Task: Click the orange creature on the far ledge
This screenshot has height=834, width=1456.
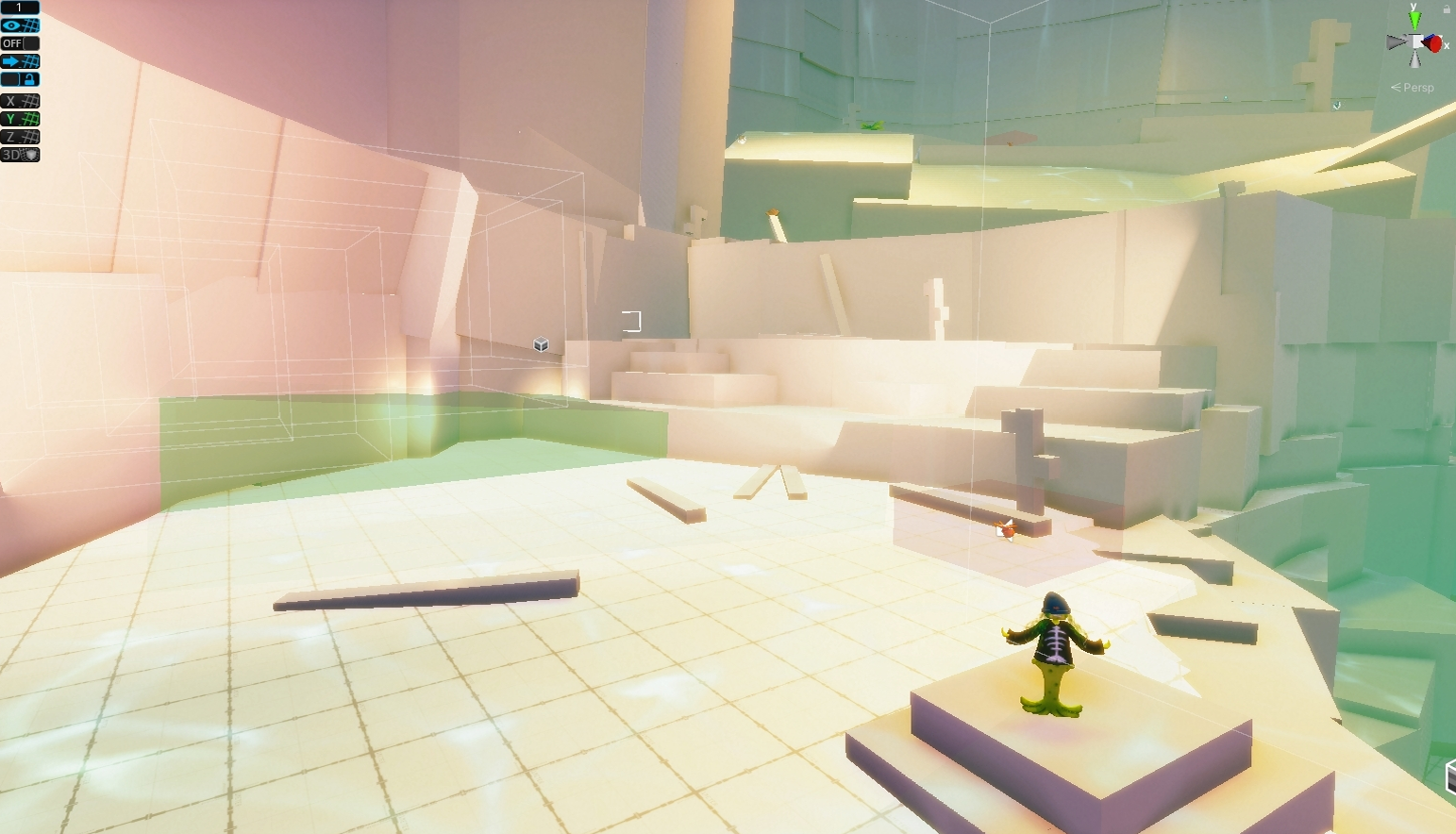Action: tap(1004, 531)
